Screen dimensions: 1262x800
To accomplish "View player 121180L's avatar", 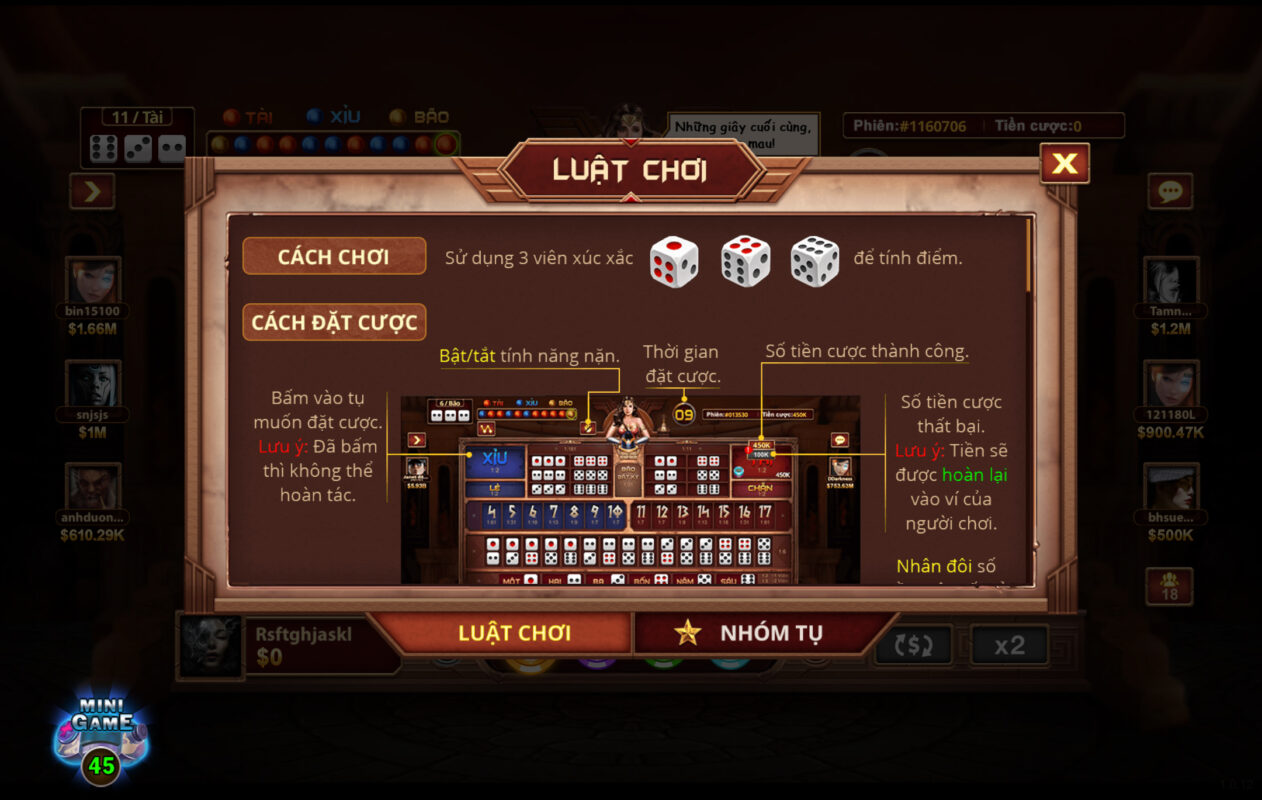I will click(x=1171, y=384).
